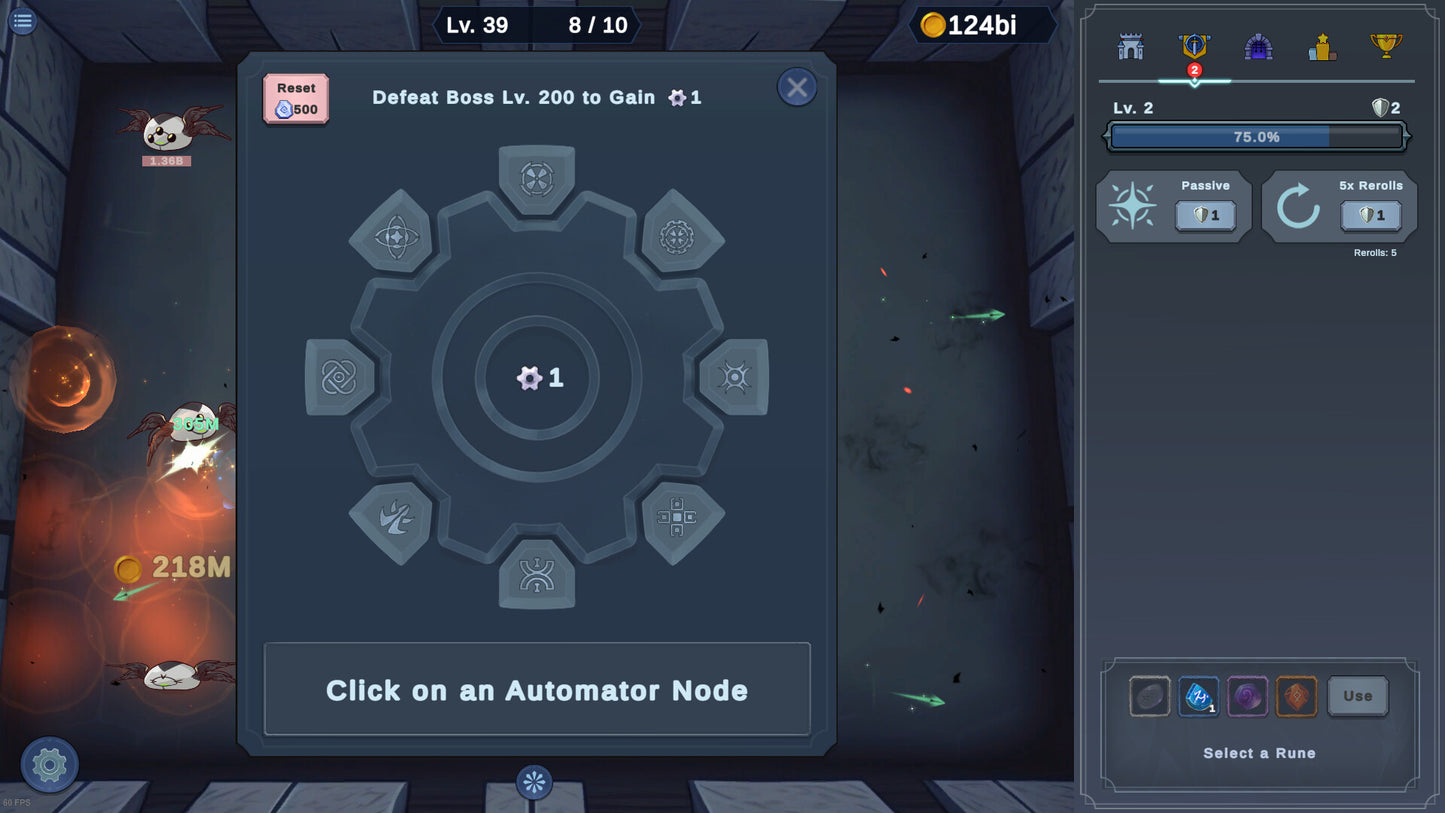
Task: Open the list menu in the corner
Action: 22,20
